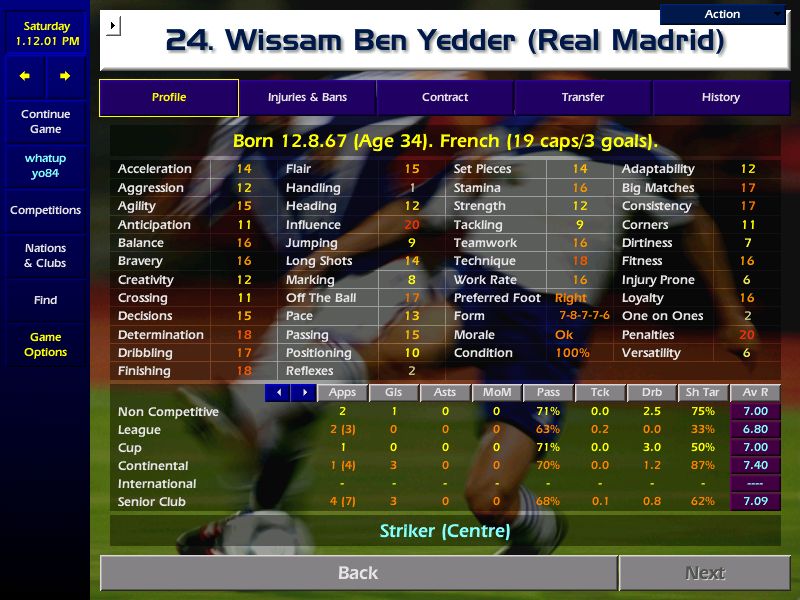This screenshot has width=800, height=600.
Task: Click the Saturday date display
Action: click(x=46, y=34)
